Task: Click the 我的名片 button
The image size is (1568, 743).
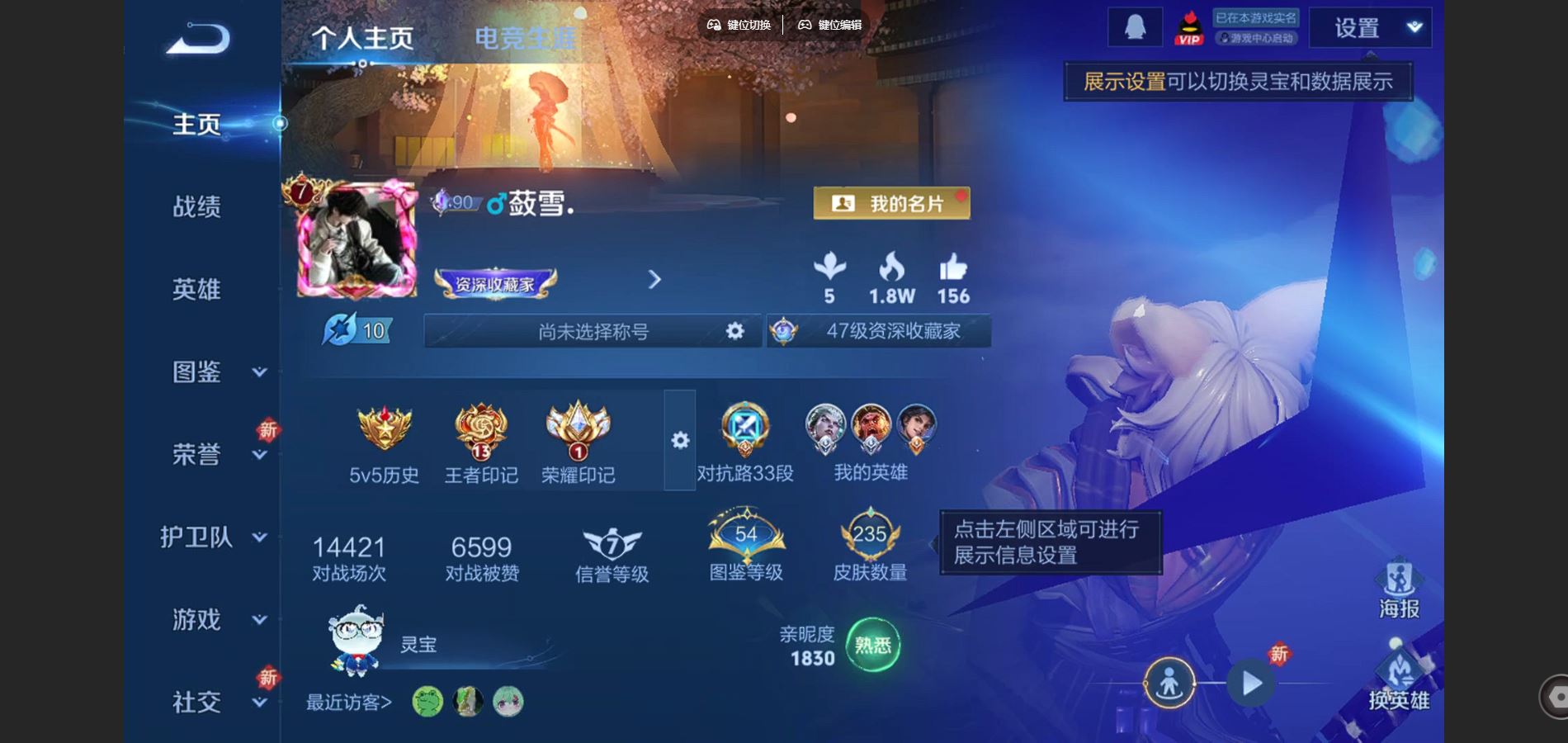Action: point(890,202)
